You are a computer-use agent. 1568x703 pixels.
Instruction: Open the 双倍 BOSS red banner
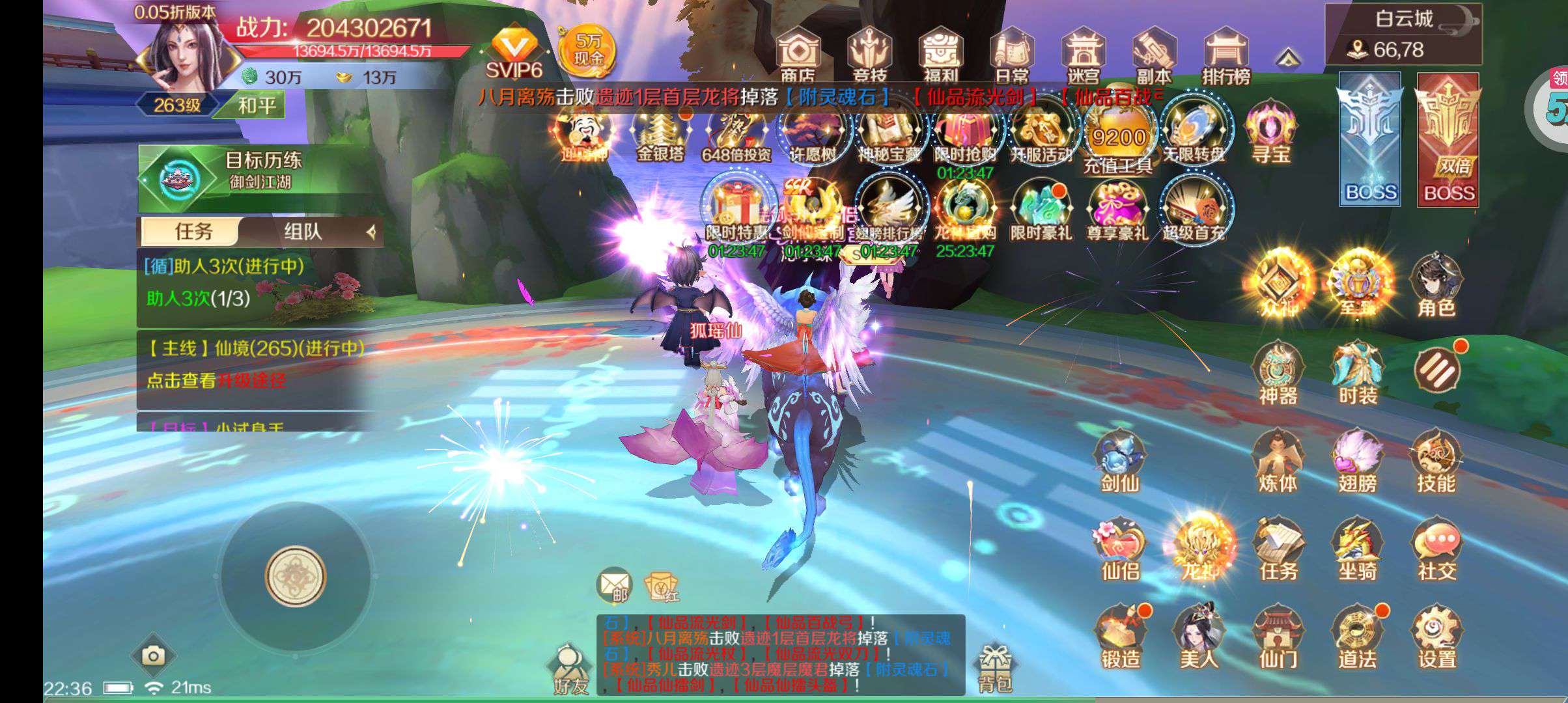pos(1449,140)
